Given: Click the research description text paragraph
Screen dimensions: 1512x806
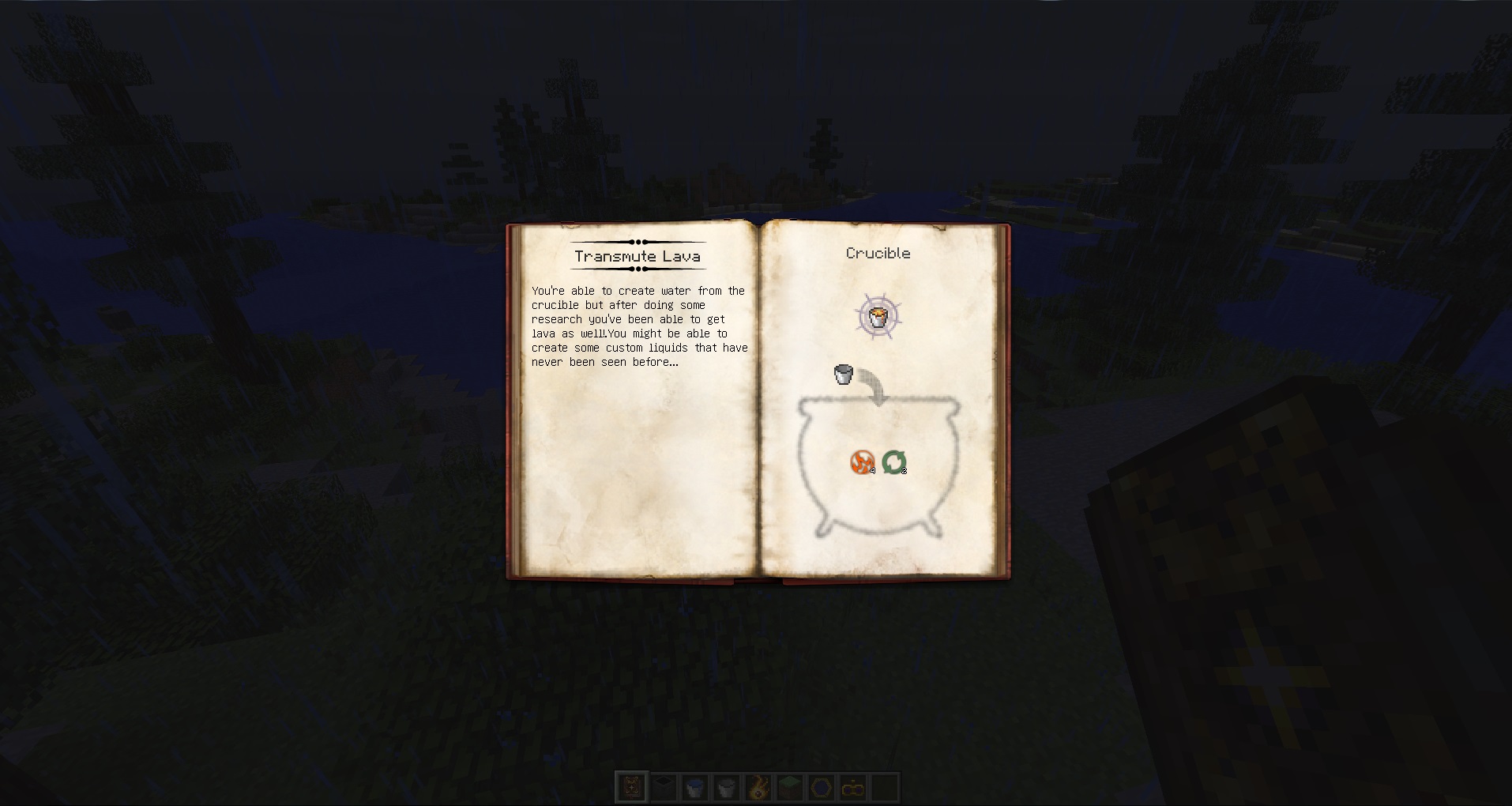Looking at the screenshot, I should (x=638, y=326).
